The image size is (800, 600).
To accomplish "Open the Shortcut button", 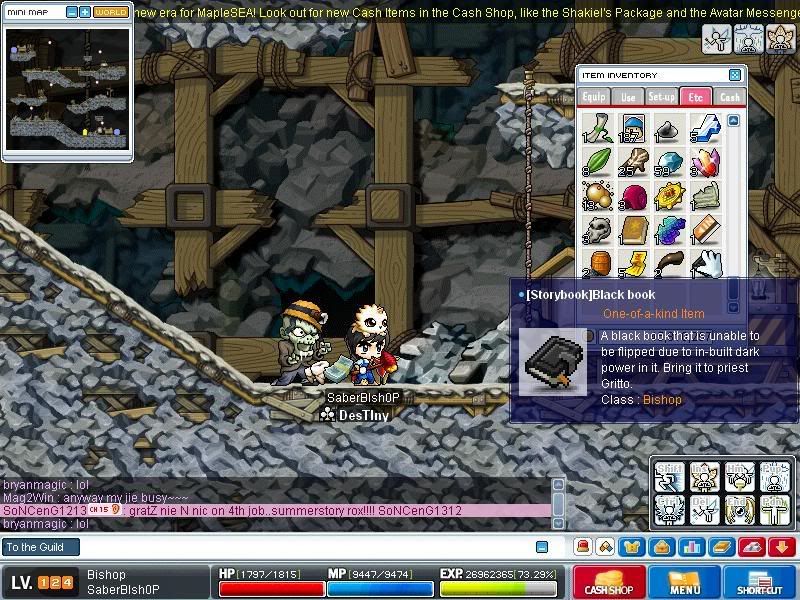I will pos(766,583).
